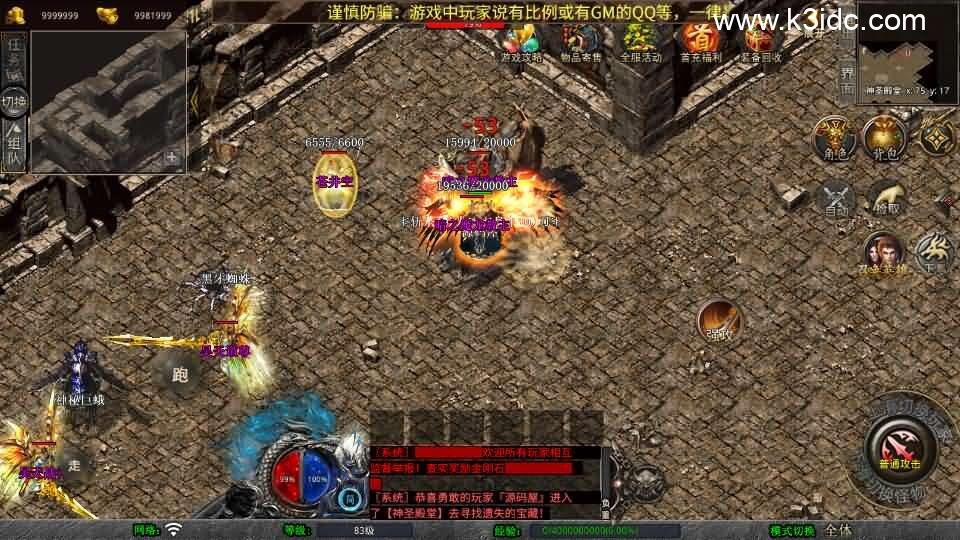Open the 角色 character sheet
Screen dimensions: 960x540
(x=833, y=137)
